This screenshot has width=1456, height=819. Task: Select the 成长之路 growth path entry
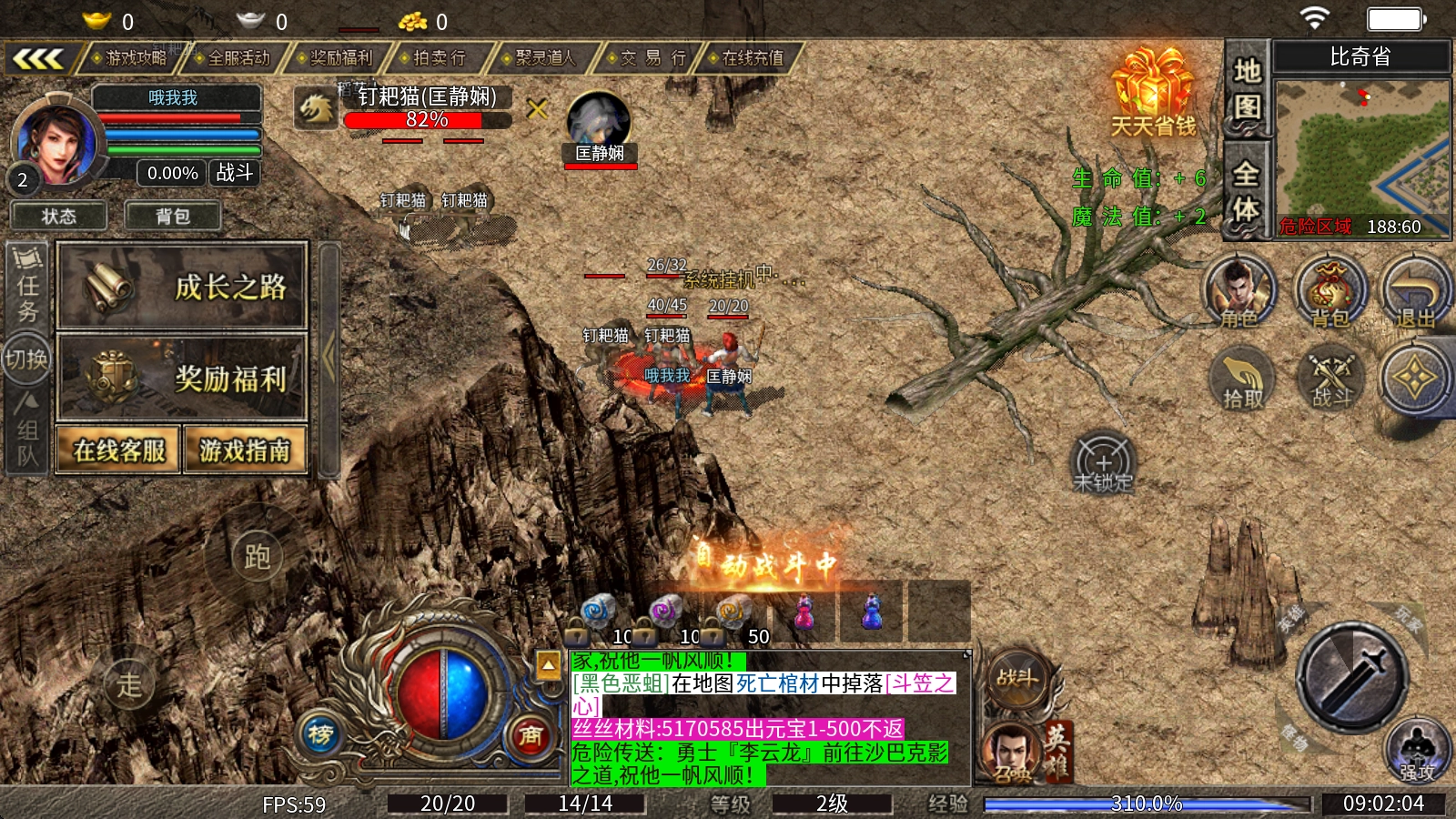(182, 287)
